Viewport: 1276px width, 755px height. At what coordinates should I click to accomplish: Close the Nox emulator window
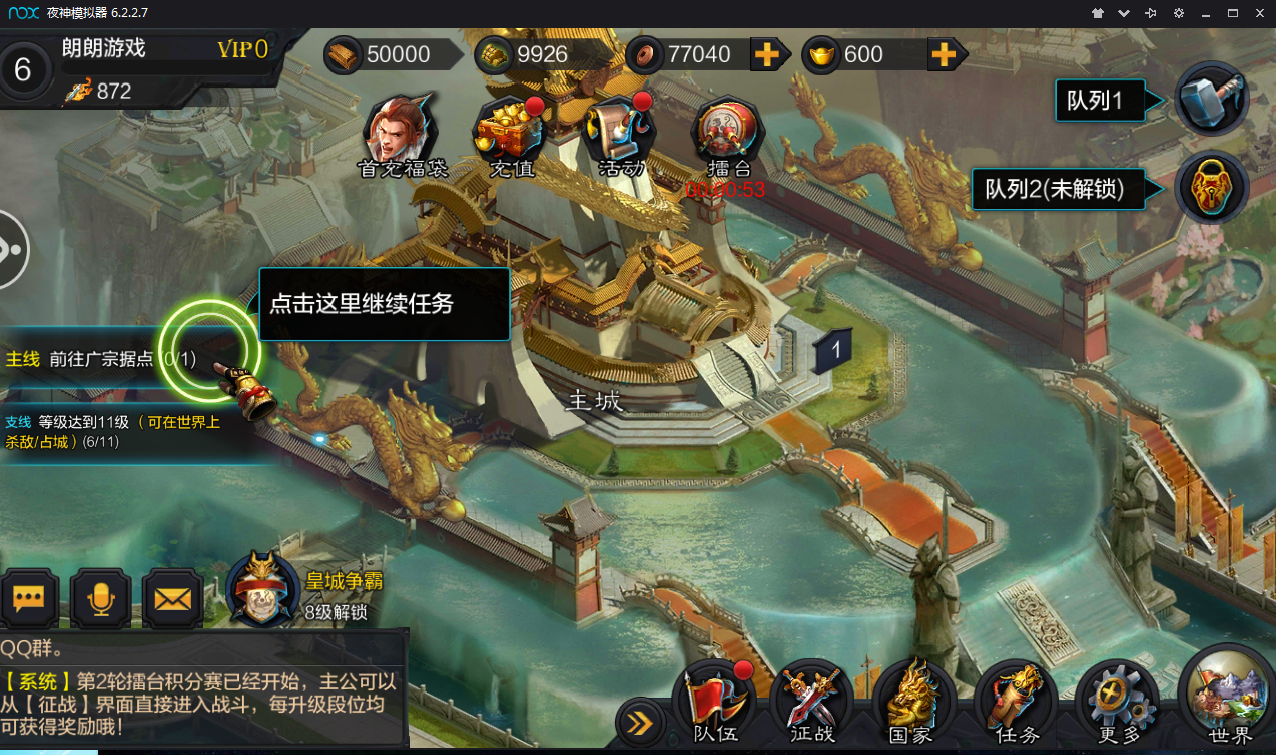click(1260, 13)
